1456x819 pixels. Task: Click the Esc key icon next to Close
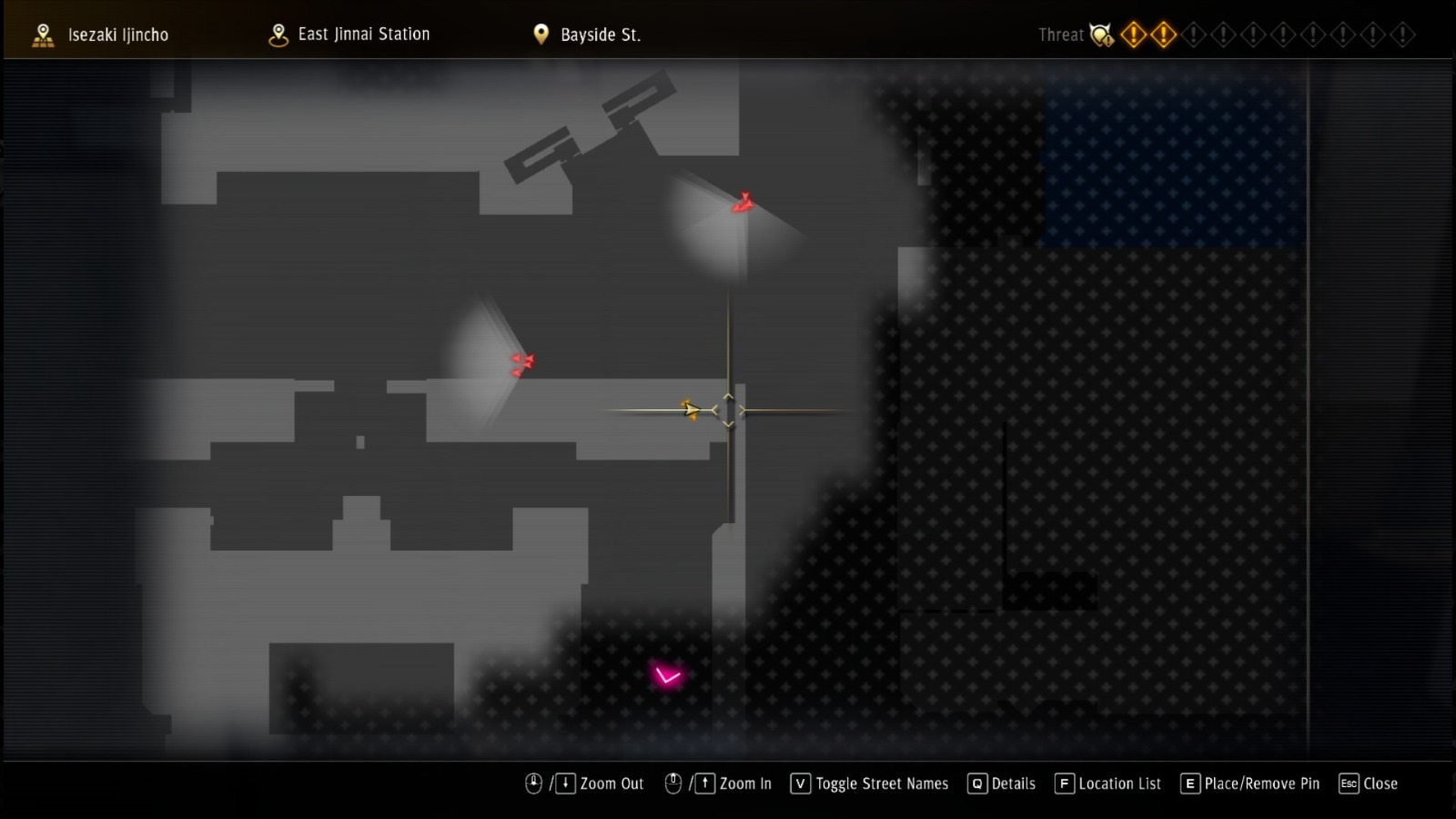tap(1349, 783)
